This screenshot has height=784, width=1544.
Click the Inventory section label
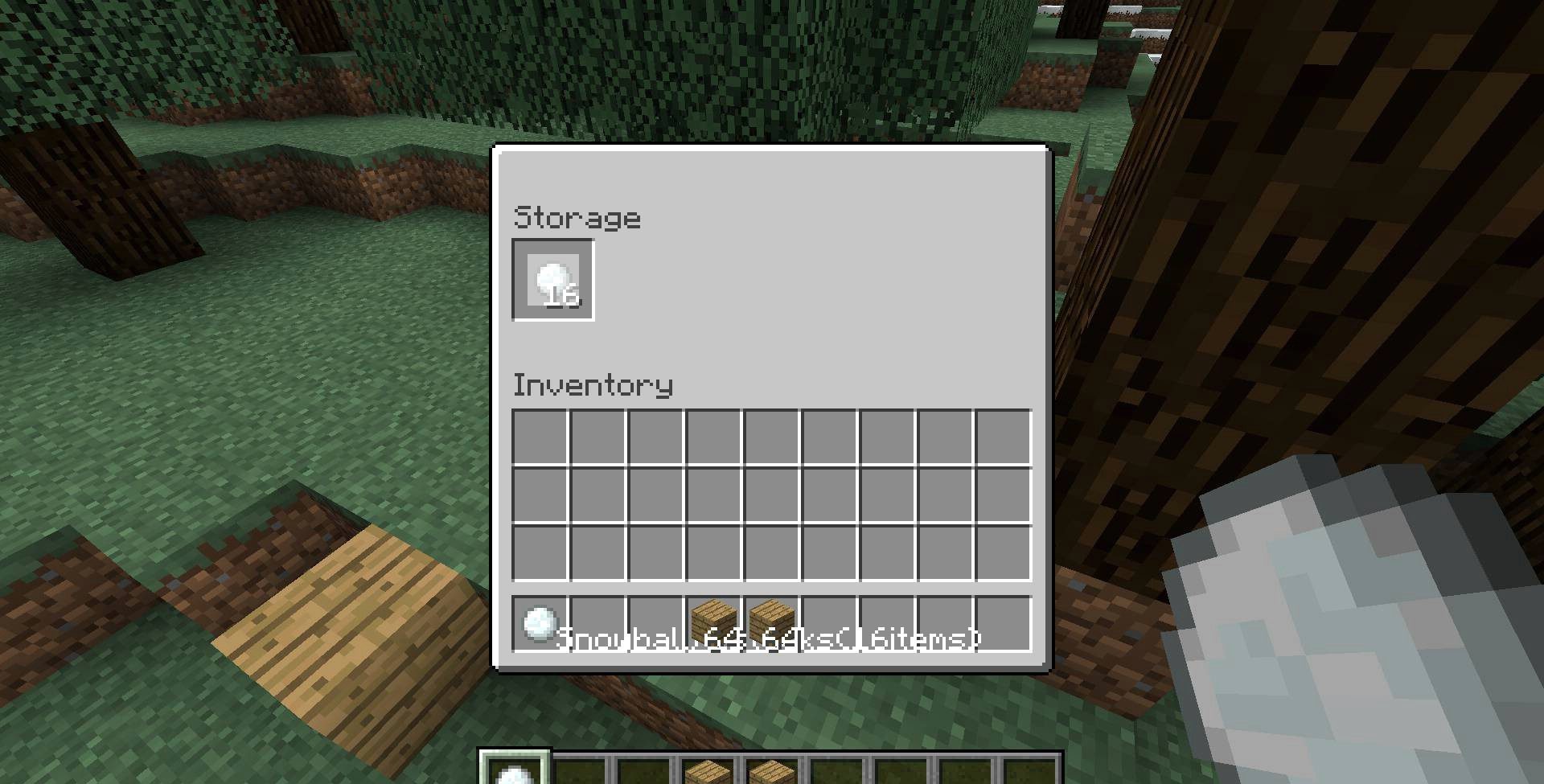[593, 384]
